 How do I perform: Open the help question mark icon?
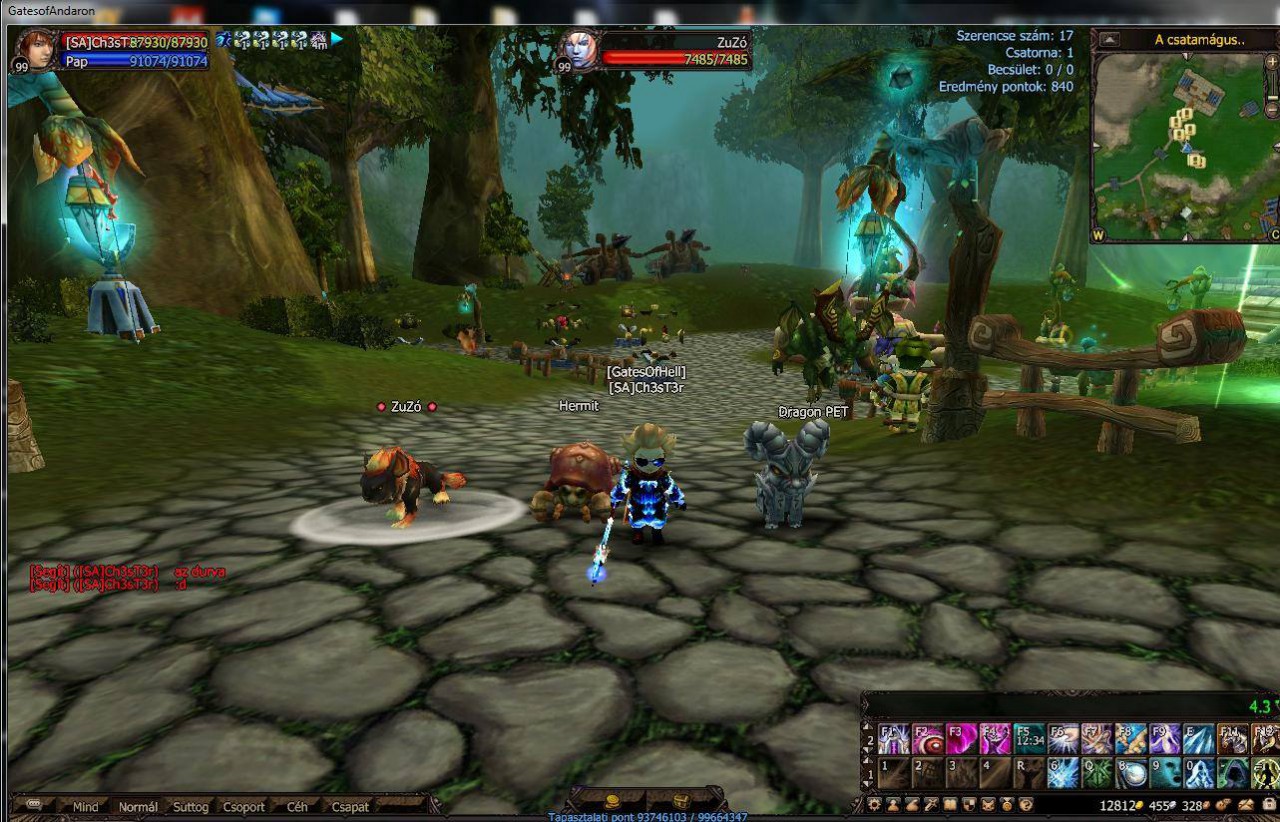pos(1025,805)
